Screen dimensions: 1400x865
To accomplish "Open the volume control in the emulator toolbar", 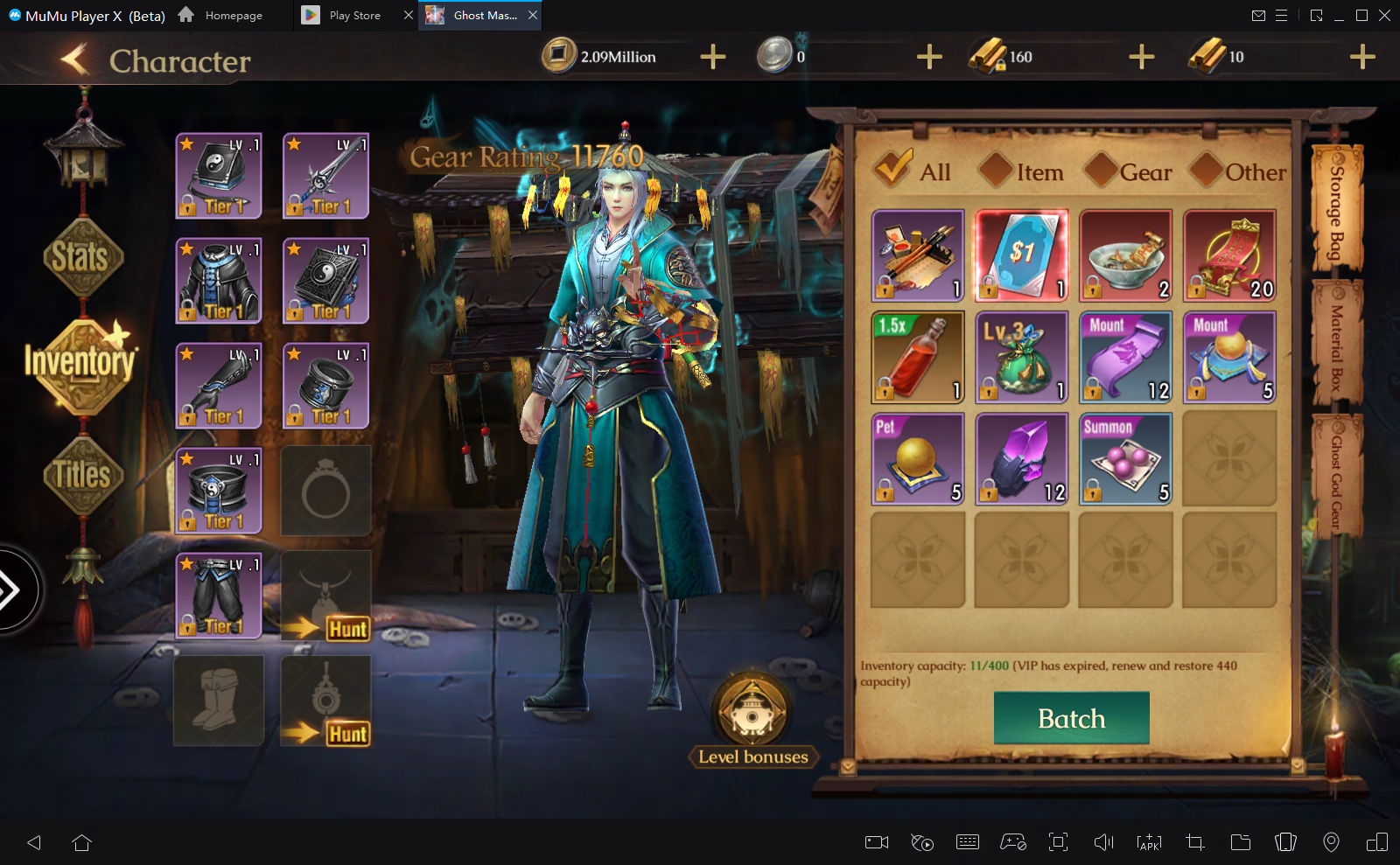I will pyautogui.click(x=1103, y=842).
